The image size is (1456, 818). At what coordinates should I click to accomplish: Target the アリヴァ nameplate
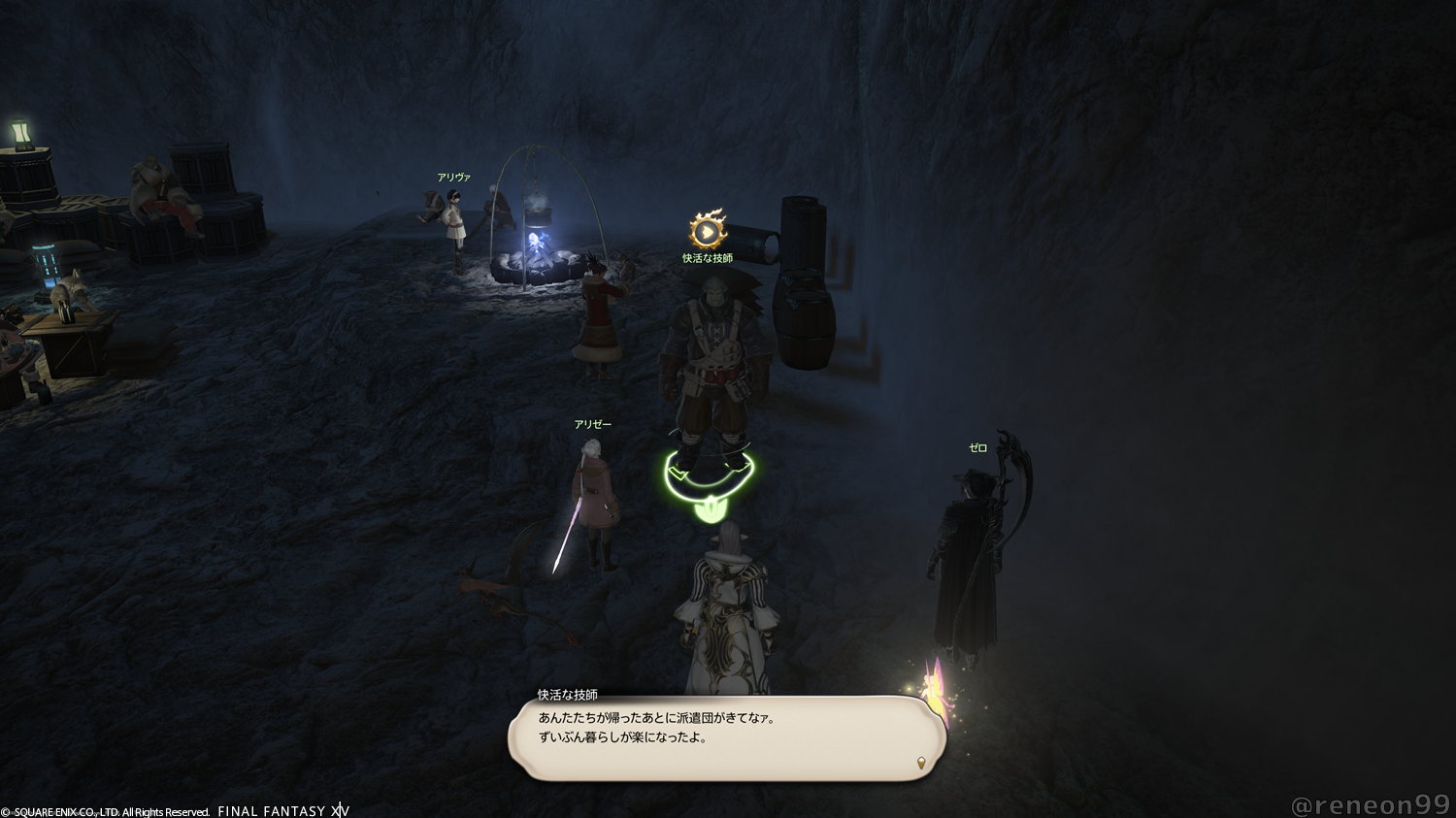[x=453, y=178]
